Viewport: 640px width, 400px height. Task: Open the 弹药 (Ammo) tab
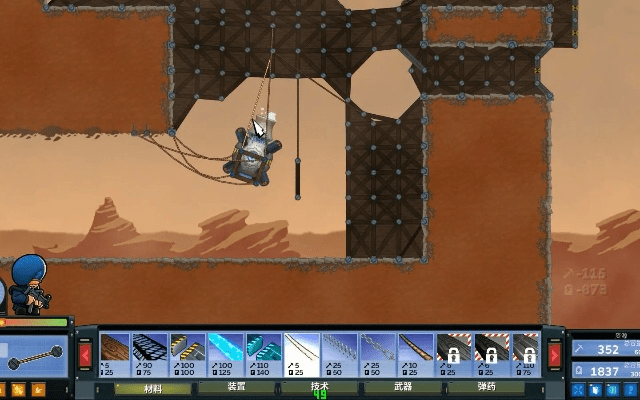click(x=485, y=387)
